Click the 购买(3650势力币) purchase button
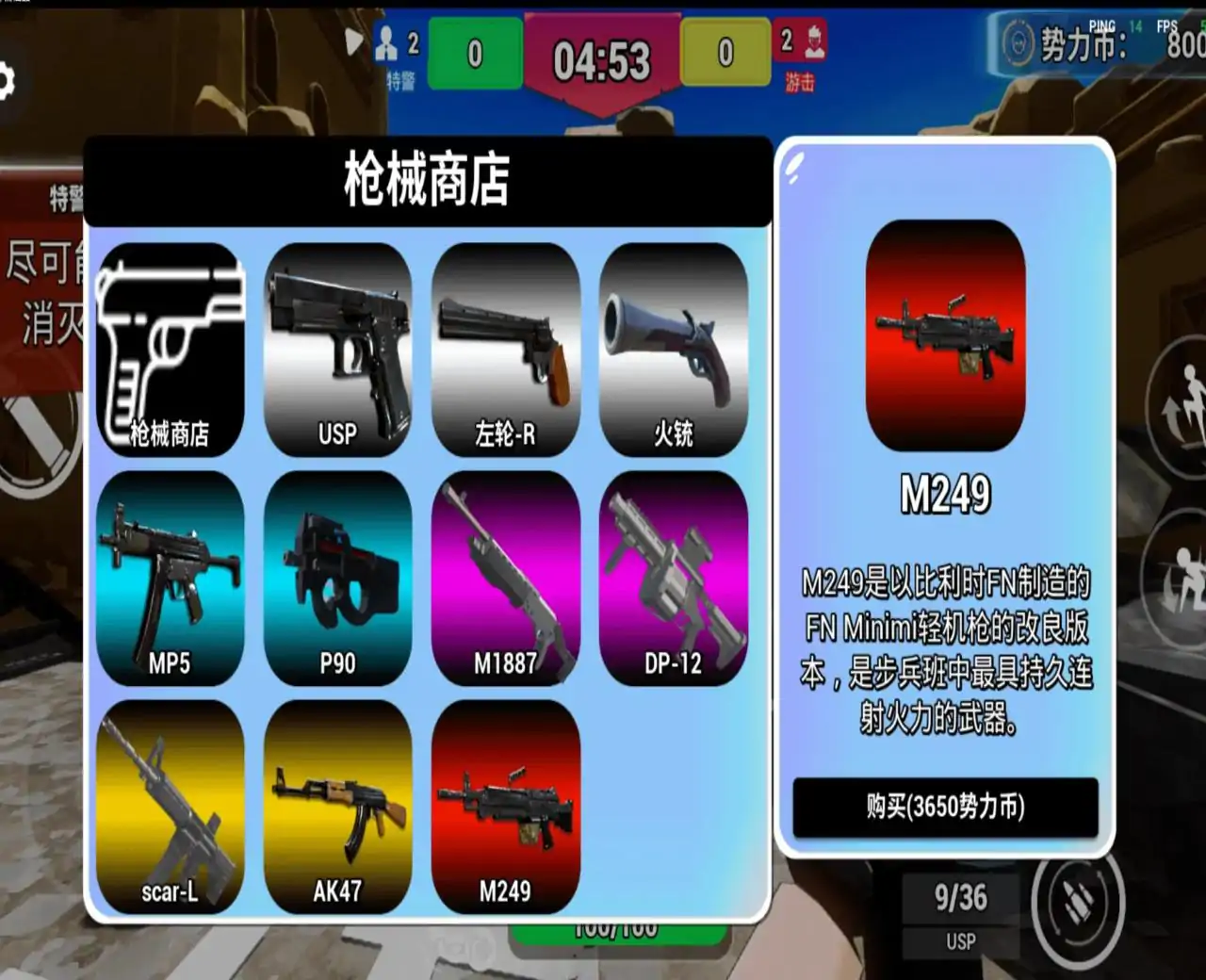 point(945,806)
